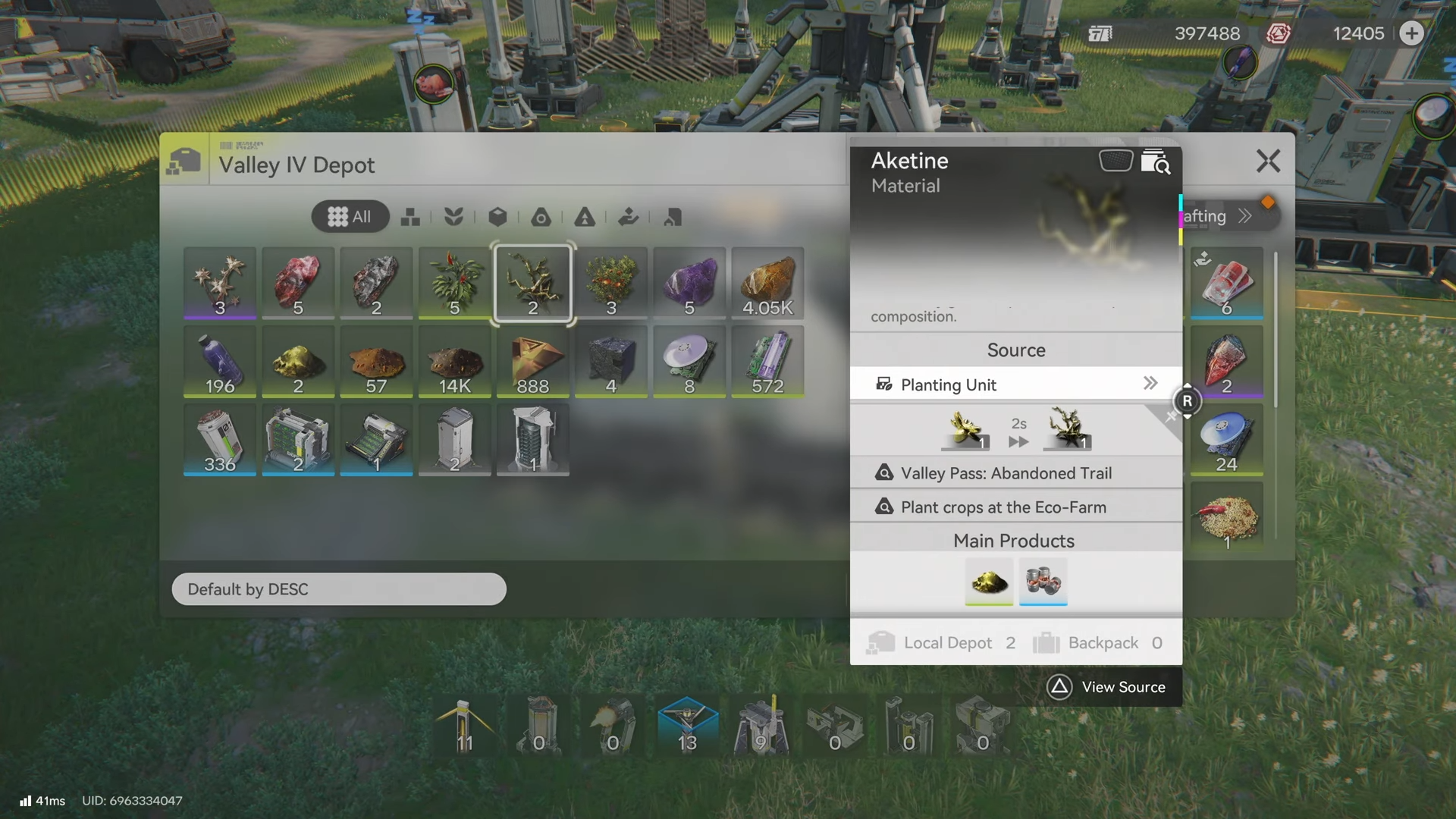
Task: Select the gold ore main product
Action: pyautogui.click(x=989, y=582)
